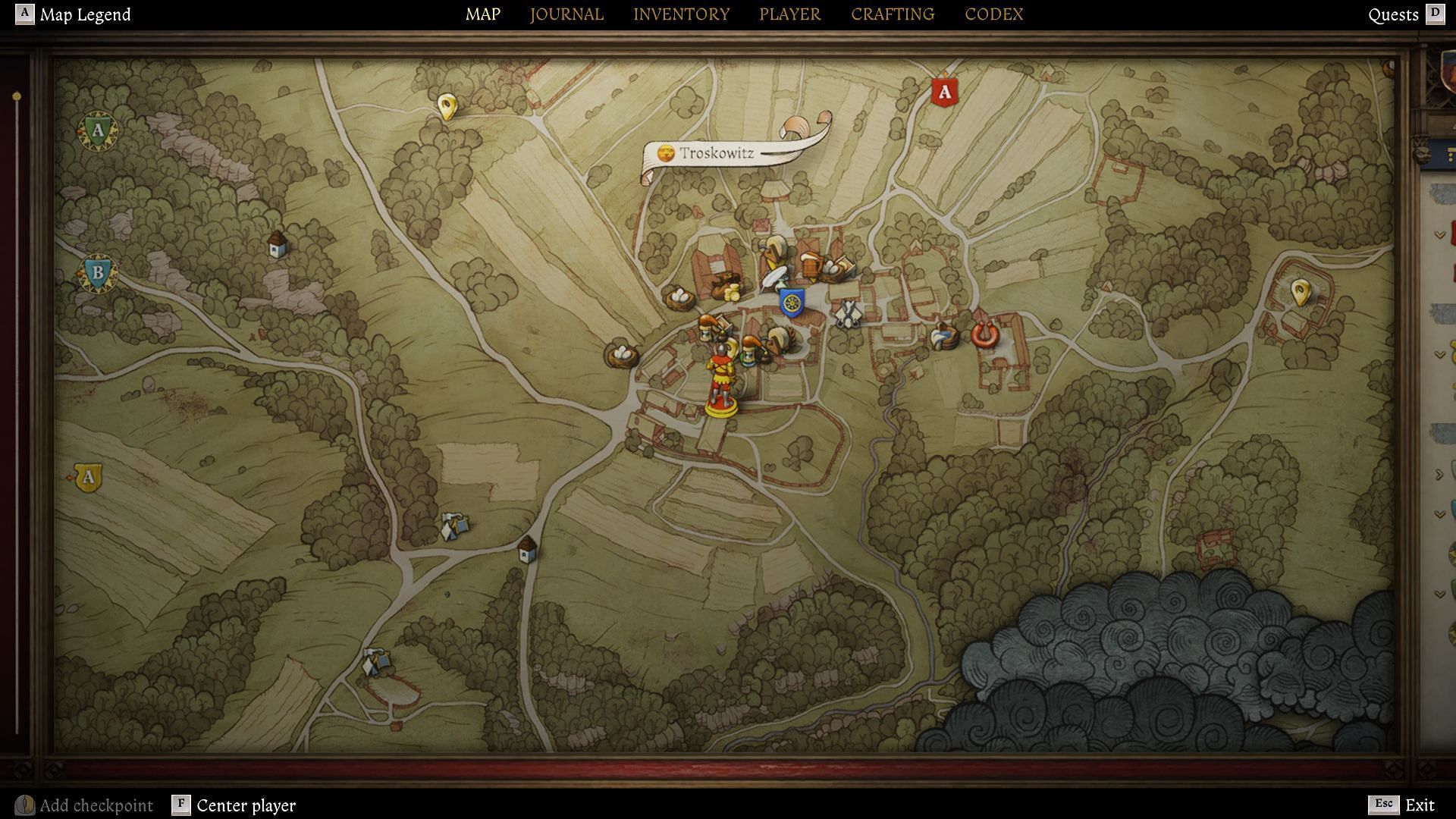Viewport: 1456px width, 819px height.
Task: Open the Codex tab
Action: pyautogui.click(x=993, y=14)
